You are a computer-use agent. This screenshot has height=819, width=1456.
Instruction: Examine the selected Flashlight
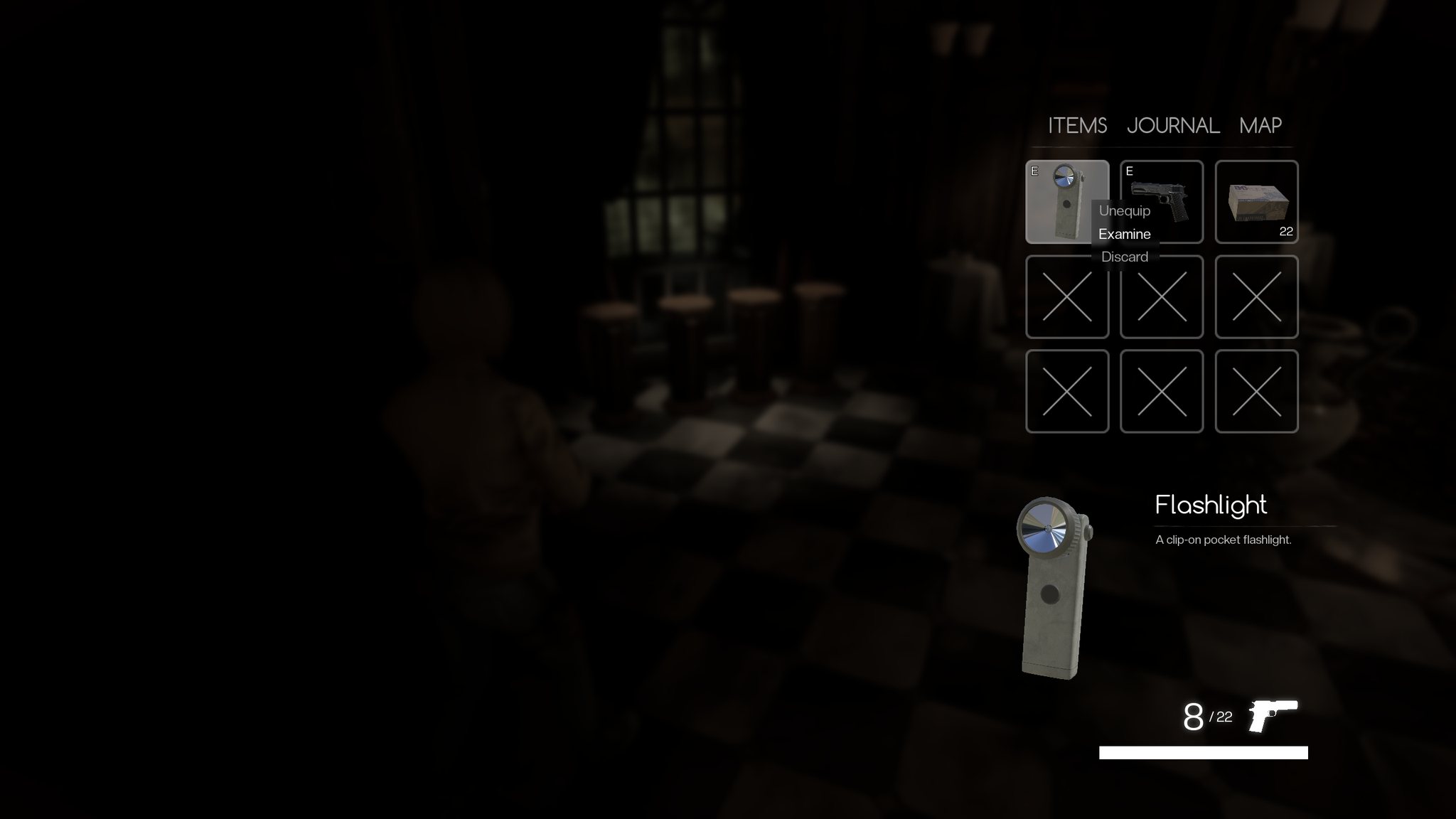(x=1124, y=233)
